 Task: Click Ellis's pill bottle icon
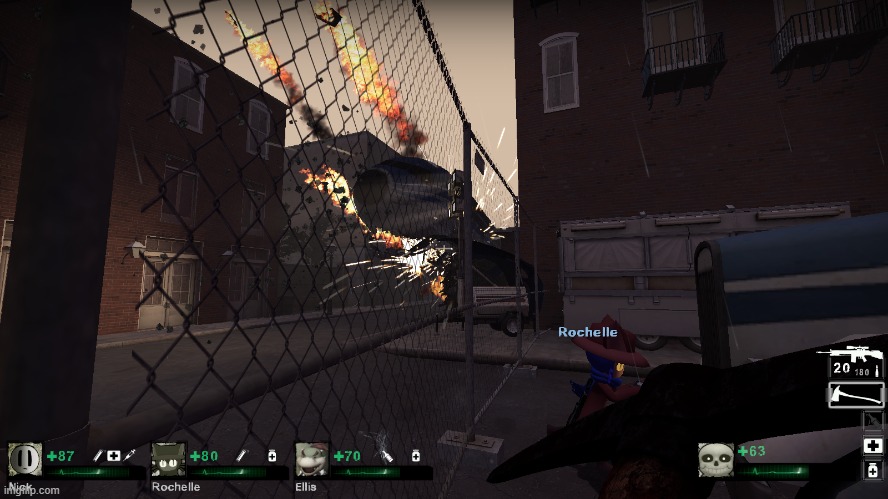click(x=413, y=456)
